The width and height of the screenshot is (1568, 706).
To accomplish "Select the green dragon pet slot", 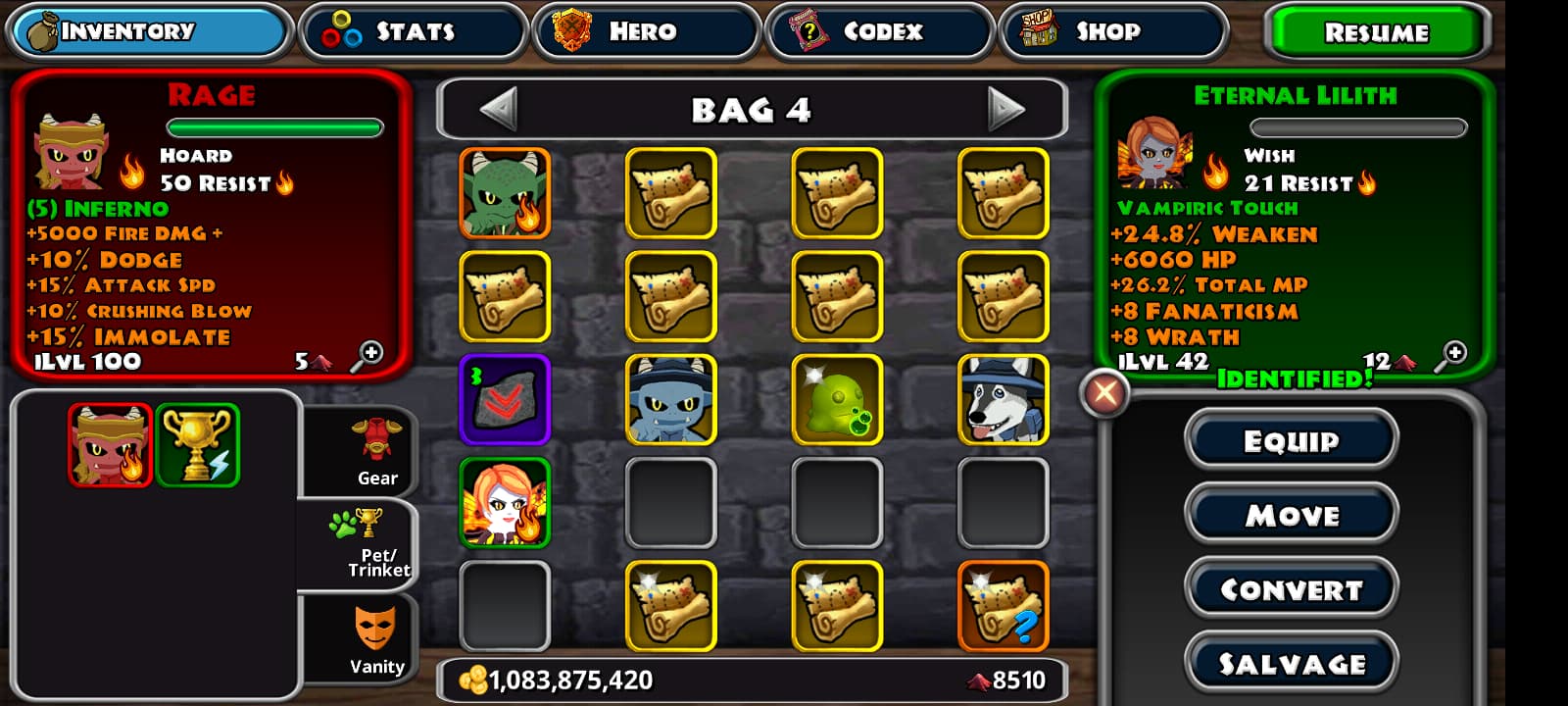I will click(x=505, y=193).
